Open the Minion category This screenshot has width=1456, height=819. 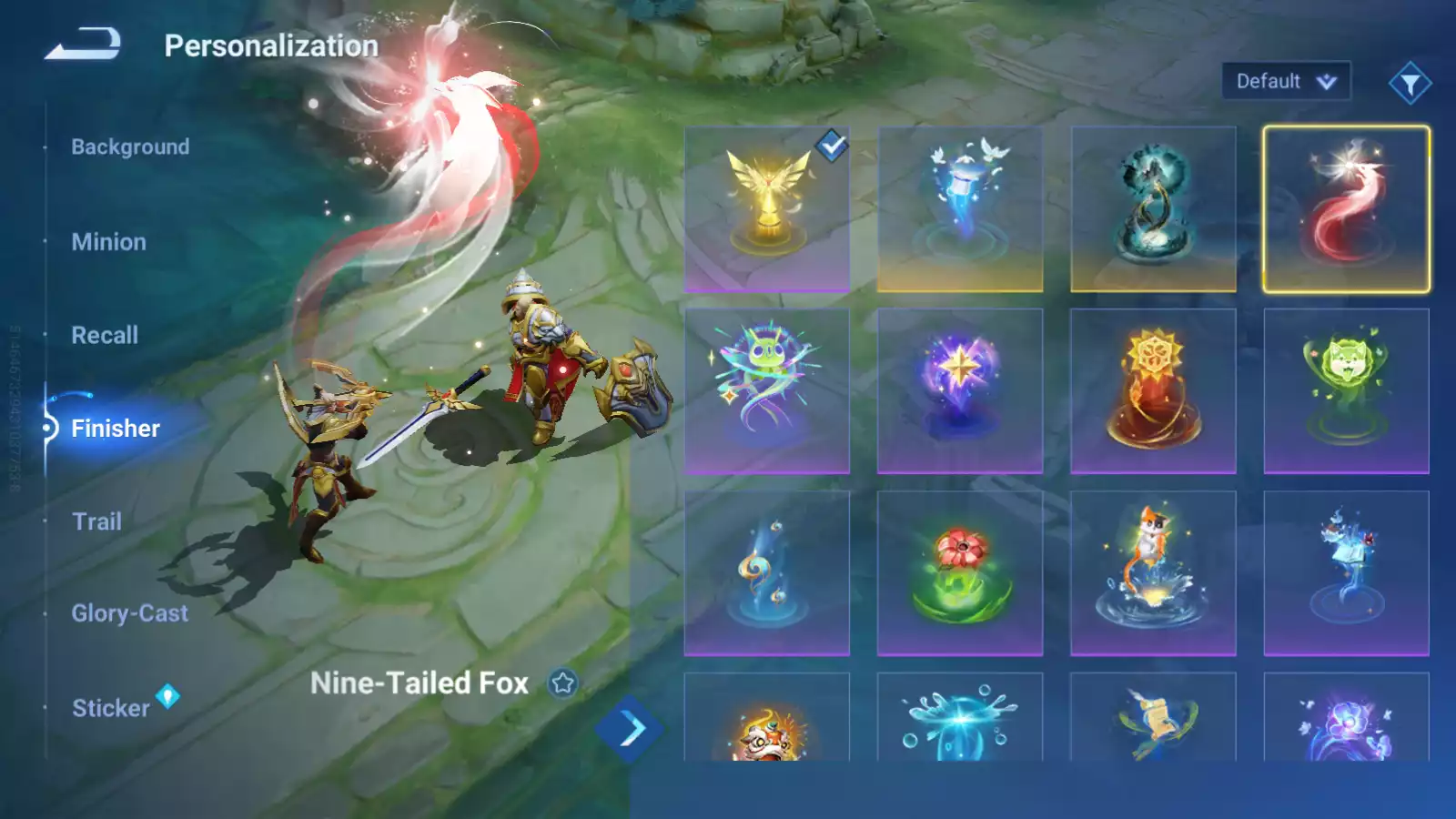pyautogui.click(x=108, y=242)
